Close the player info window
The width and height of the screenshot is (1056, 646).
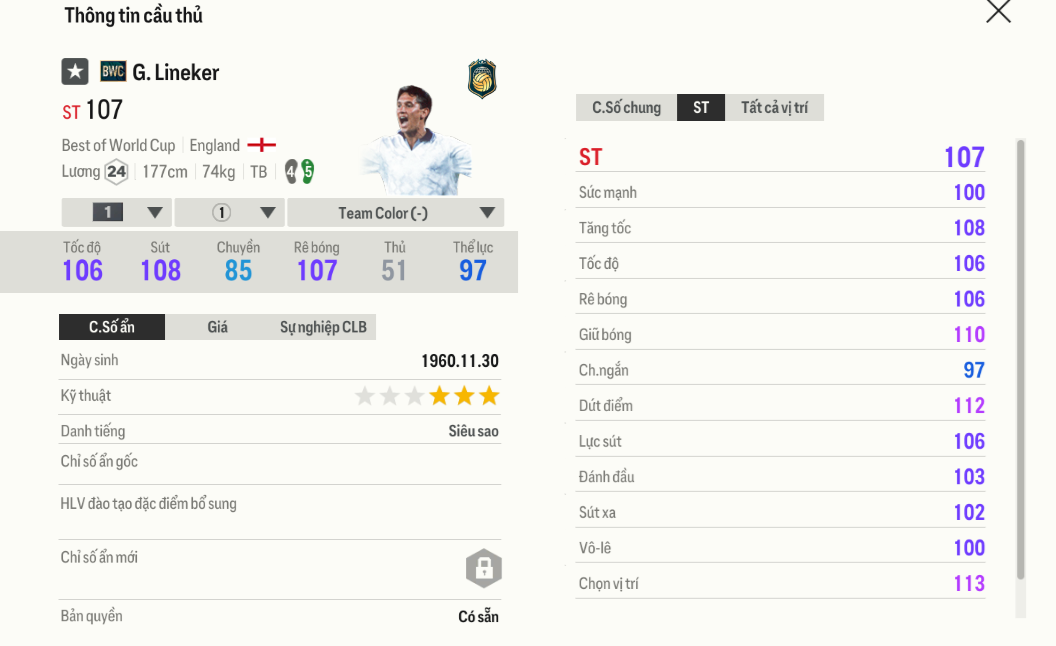click(998, 12)
